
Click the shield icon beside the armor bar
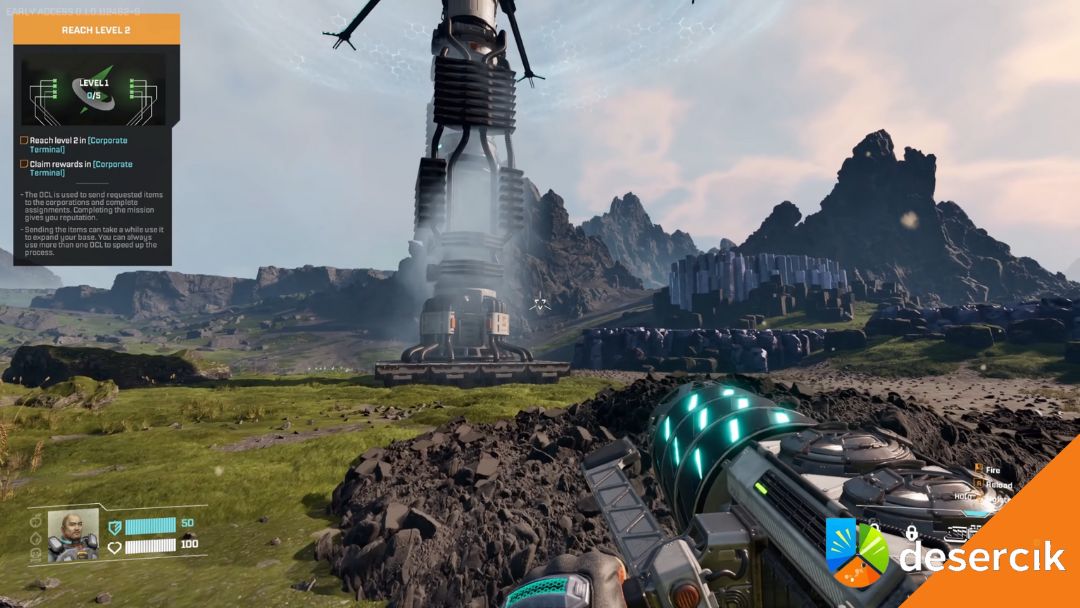coord(114,525)
